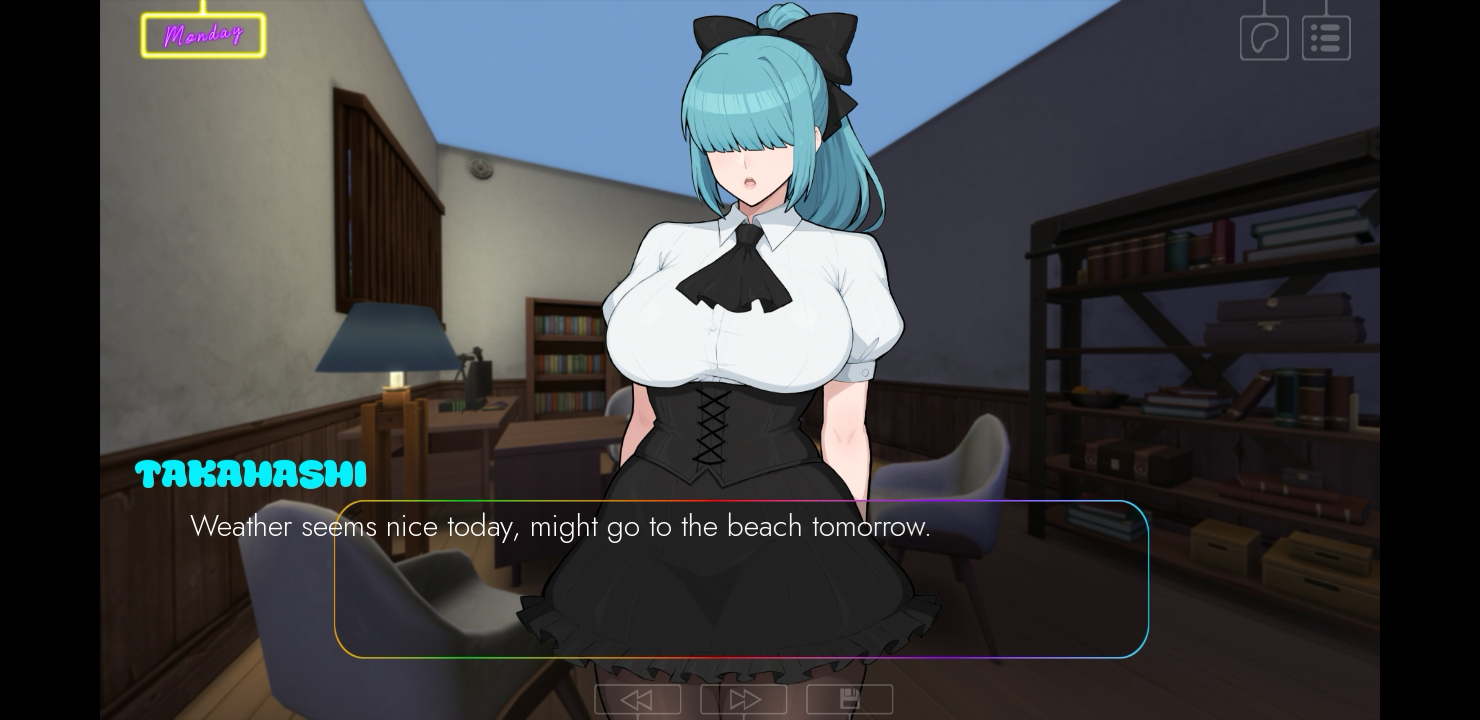
Task: Open the map icon button
Action: (x=1264, y=38)
